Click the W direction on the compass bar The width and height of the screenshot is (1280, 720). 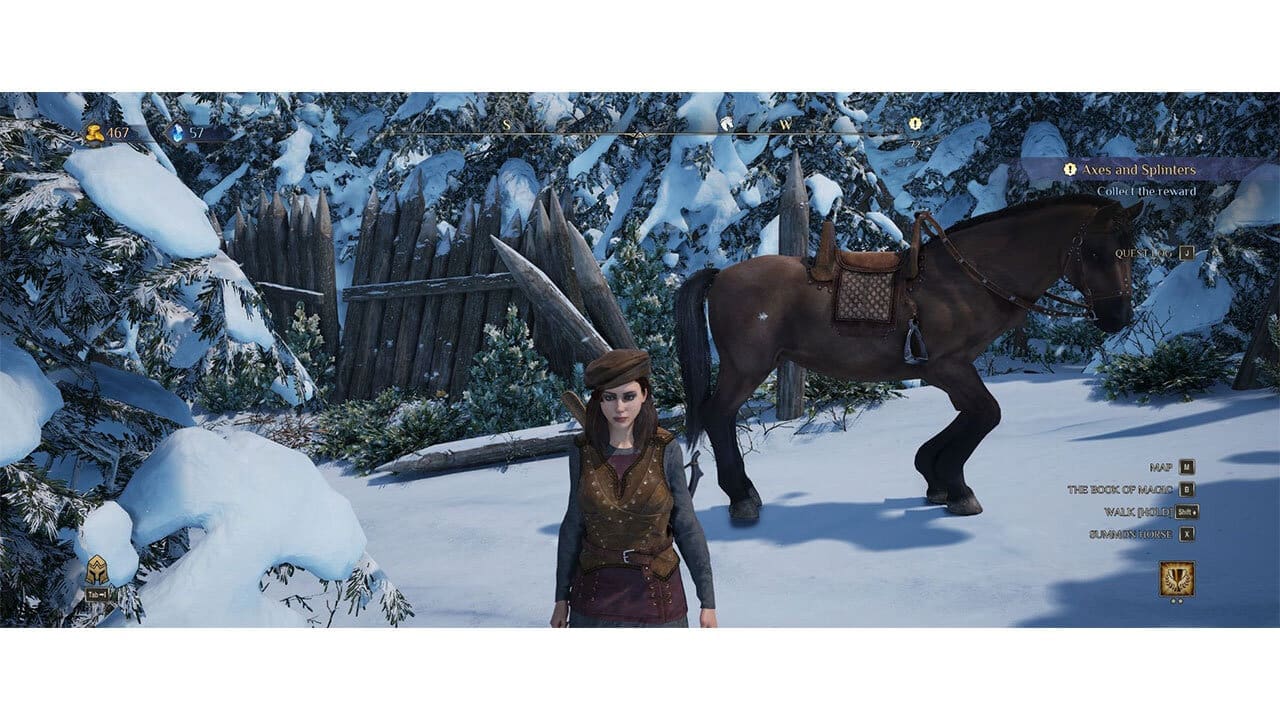(x=786, y=123)
